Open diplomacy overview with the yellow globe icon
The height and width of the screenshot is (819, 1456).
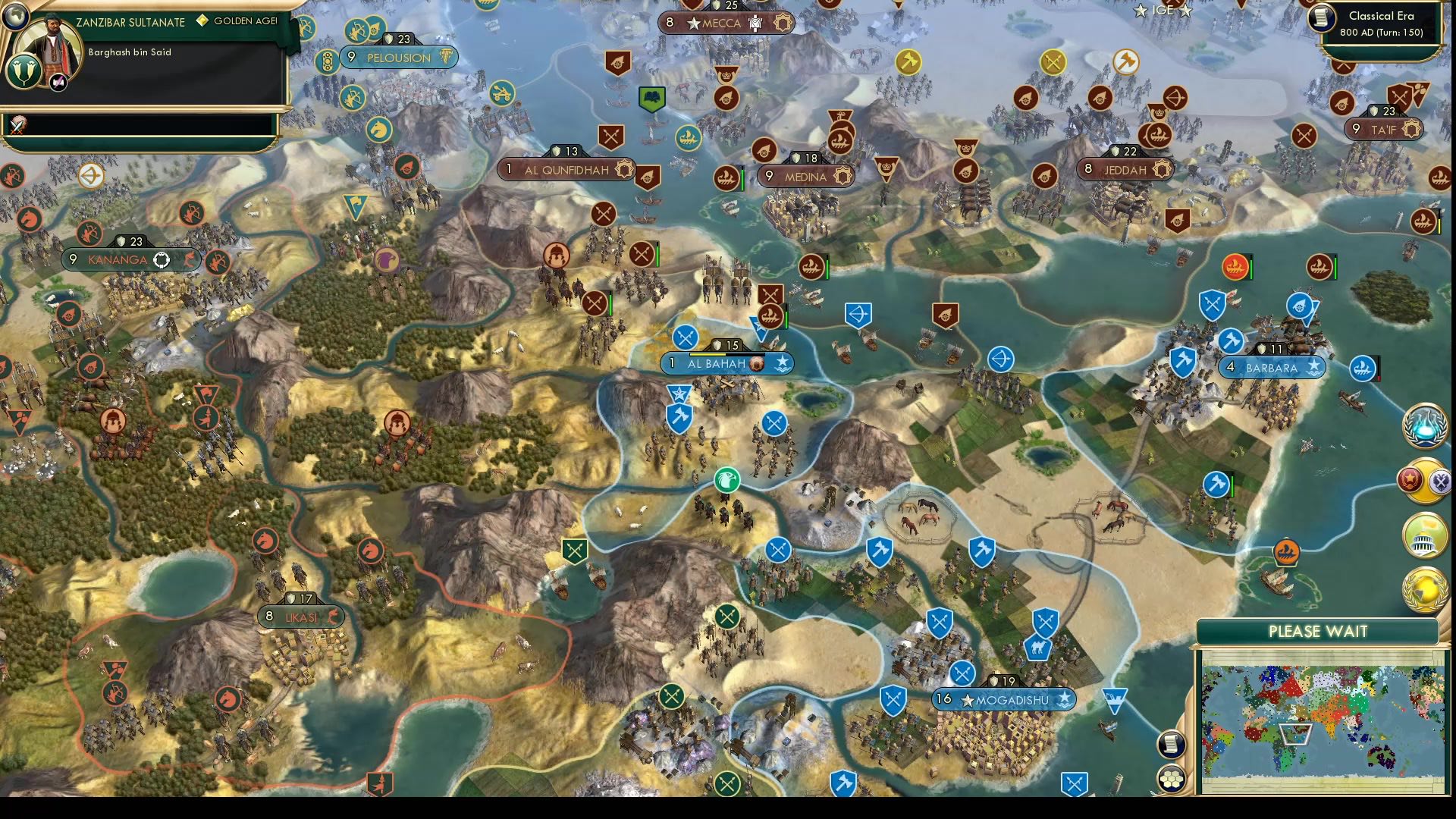pyautogui.click(x=1424, y=588)
